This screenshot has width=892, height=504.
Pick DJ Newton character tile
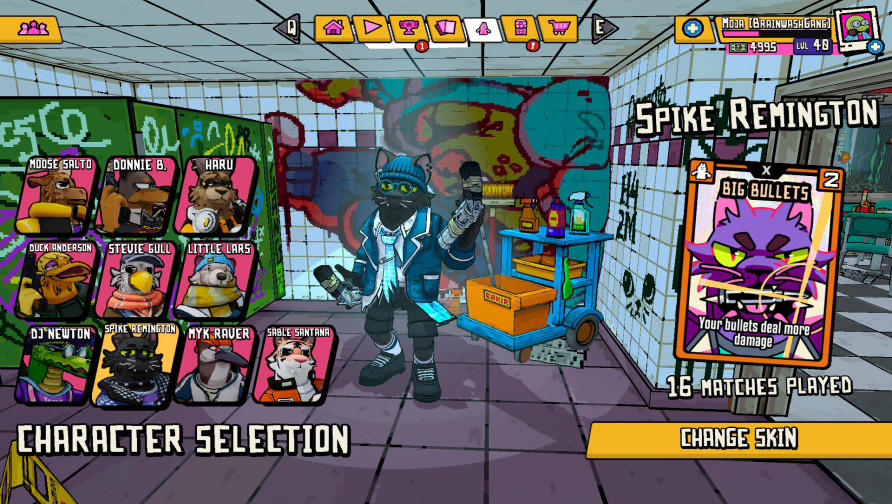[57, 364]
